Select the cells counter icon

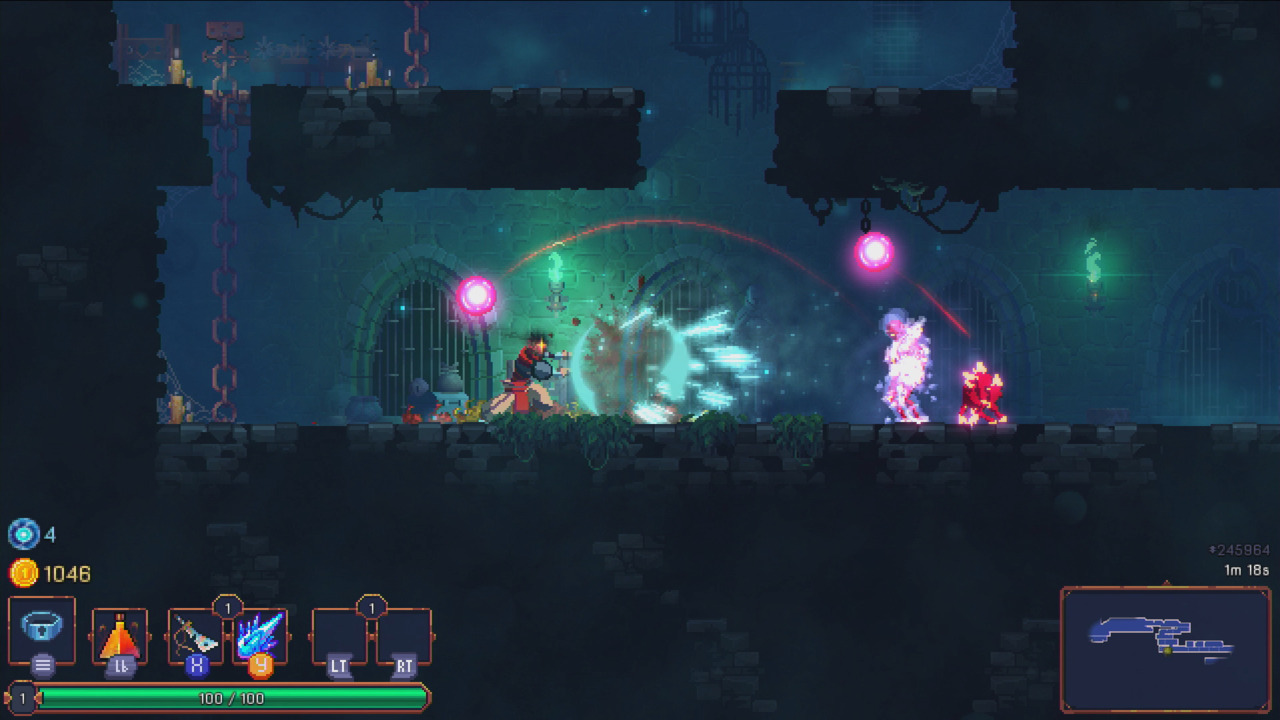pyautogui.click(x=23, y=535)
